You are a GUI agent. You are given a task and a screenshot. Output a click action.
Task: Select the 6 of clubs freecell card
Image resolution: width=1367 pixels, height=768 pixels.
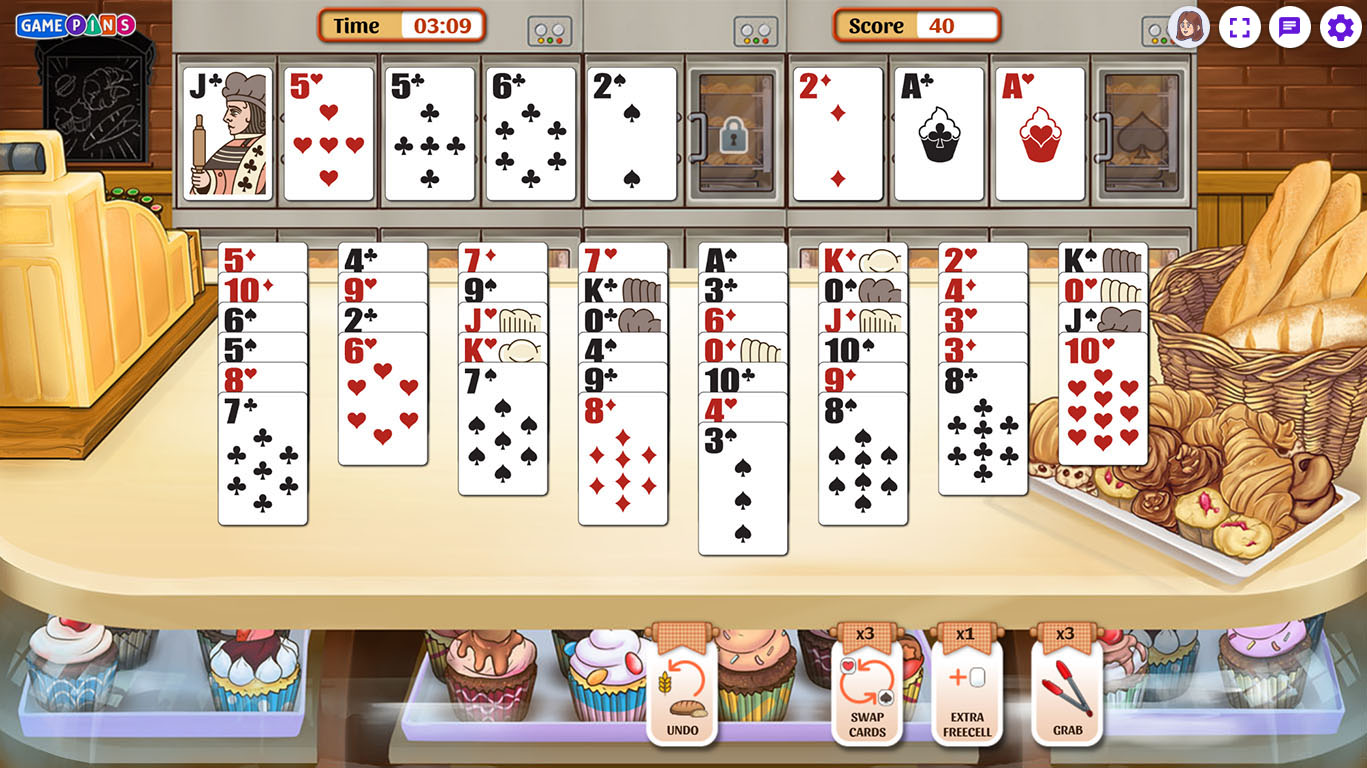(531, 134)
